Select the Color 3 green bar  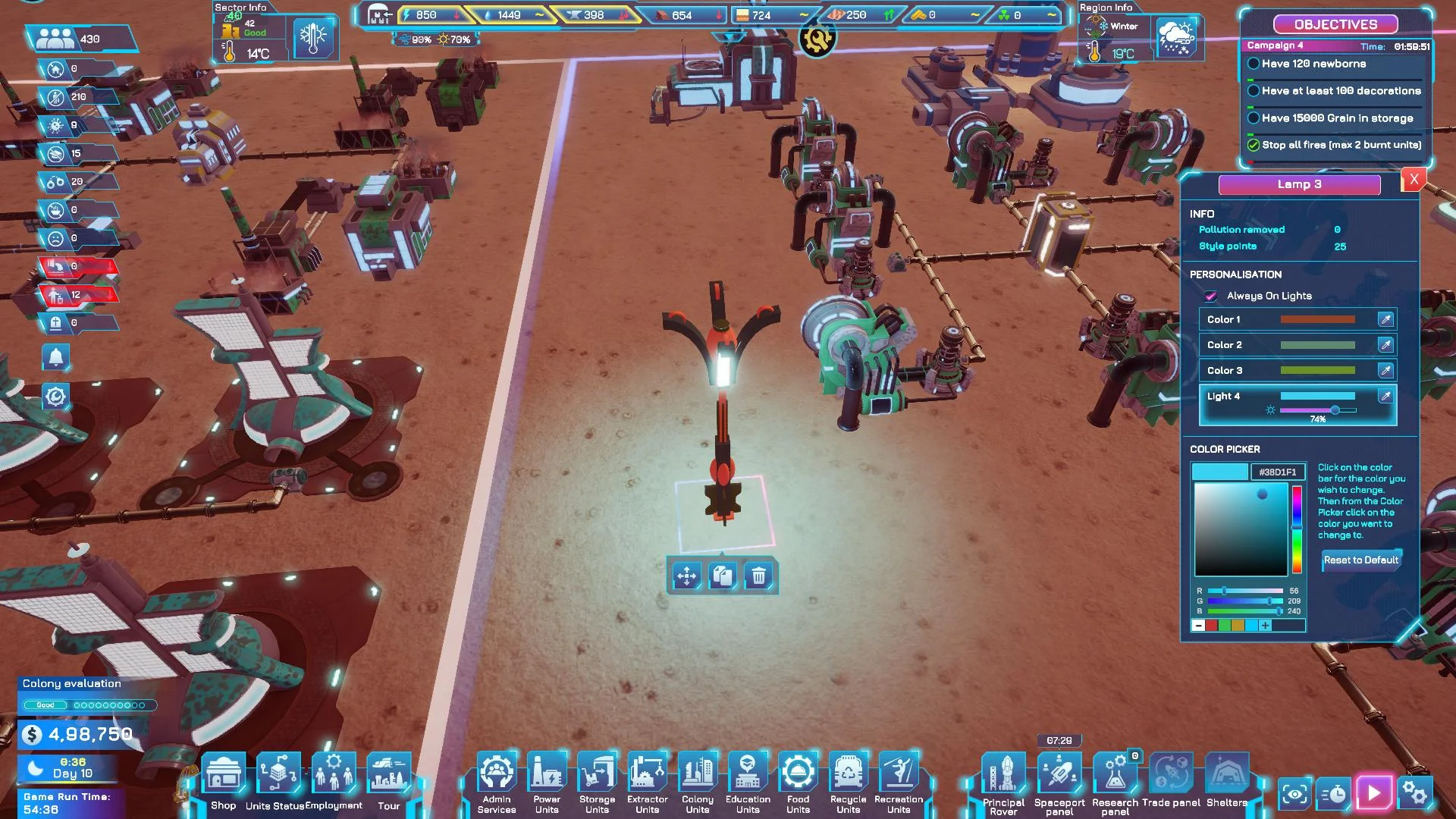[x=1317, y=370]
